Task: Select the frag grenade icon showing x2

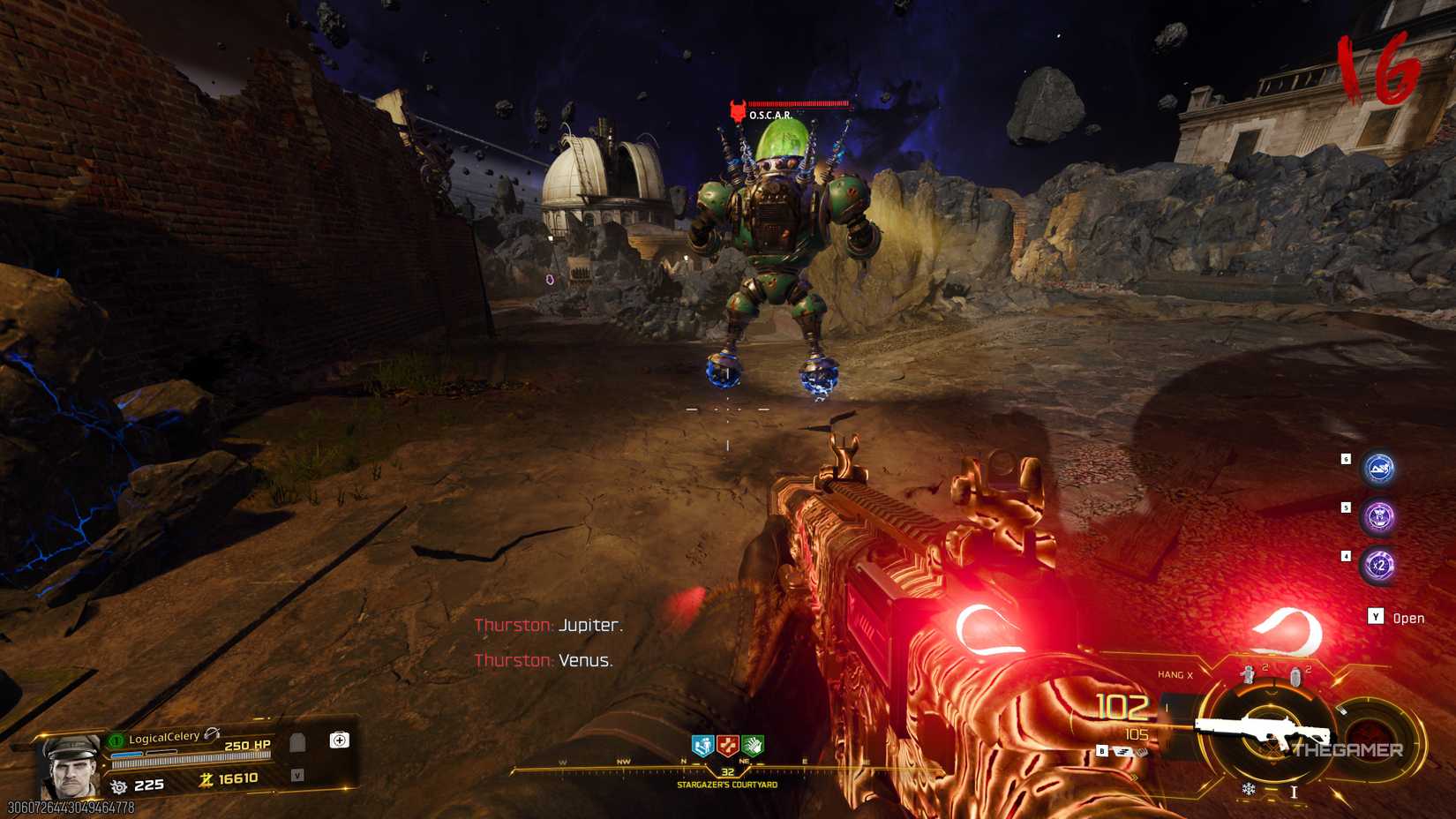Action: (1247, 674)
